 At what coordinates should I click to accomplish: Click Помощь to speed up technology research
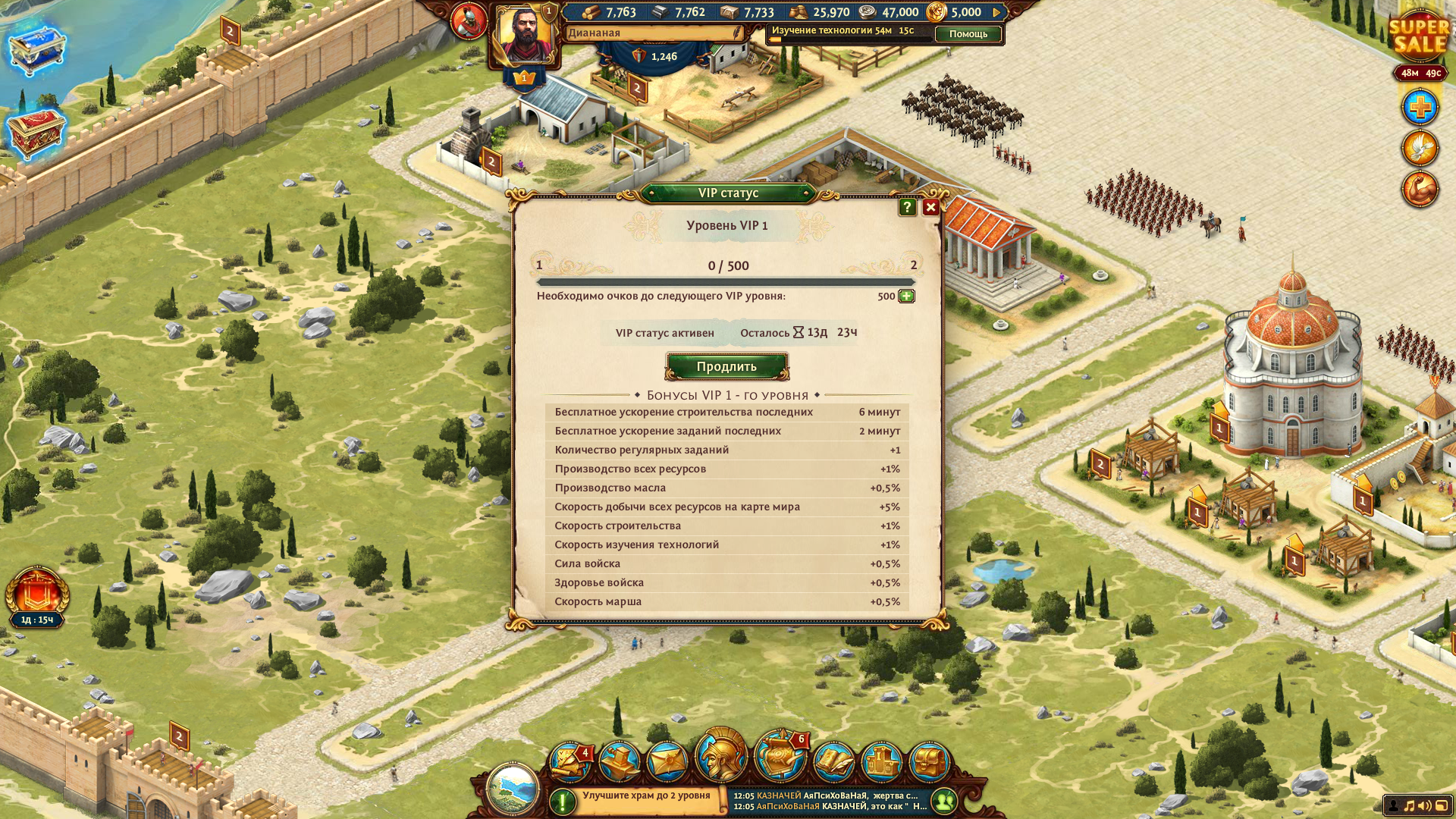click(968, 34)
